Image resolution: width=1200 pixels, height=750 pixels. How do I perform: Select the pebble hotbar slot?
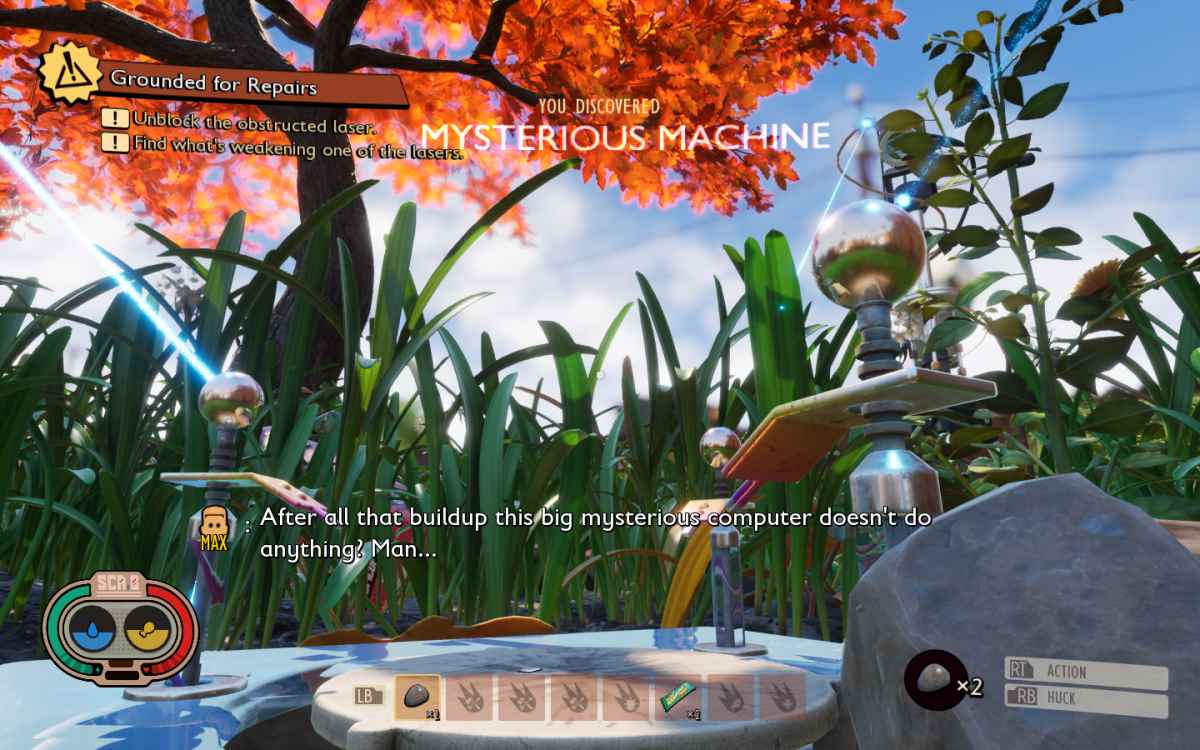(417, 695)
